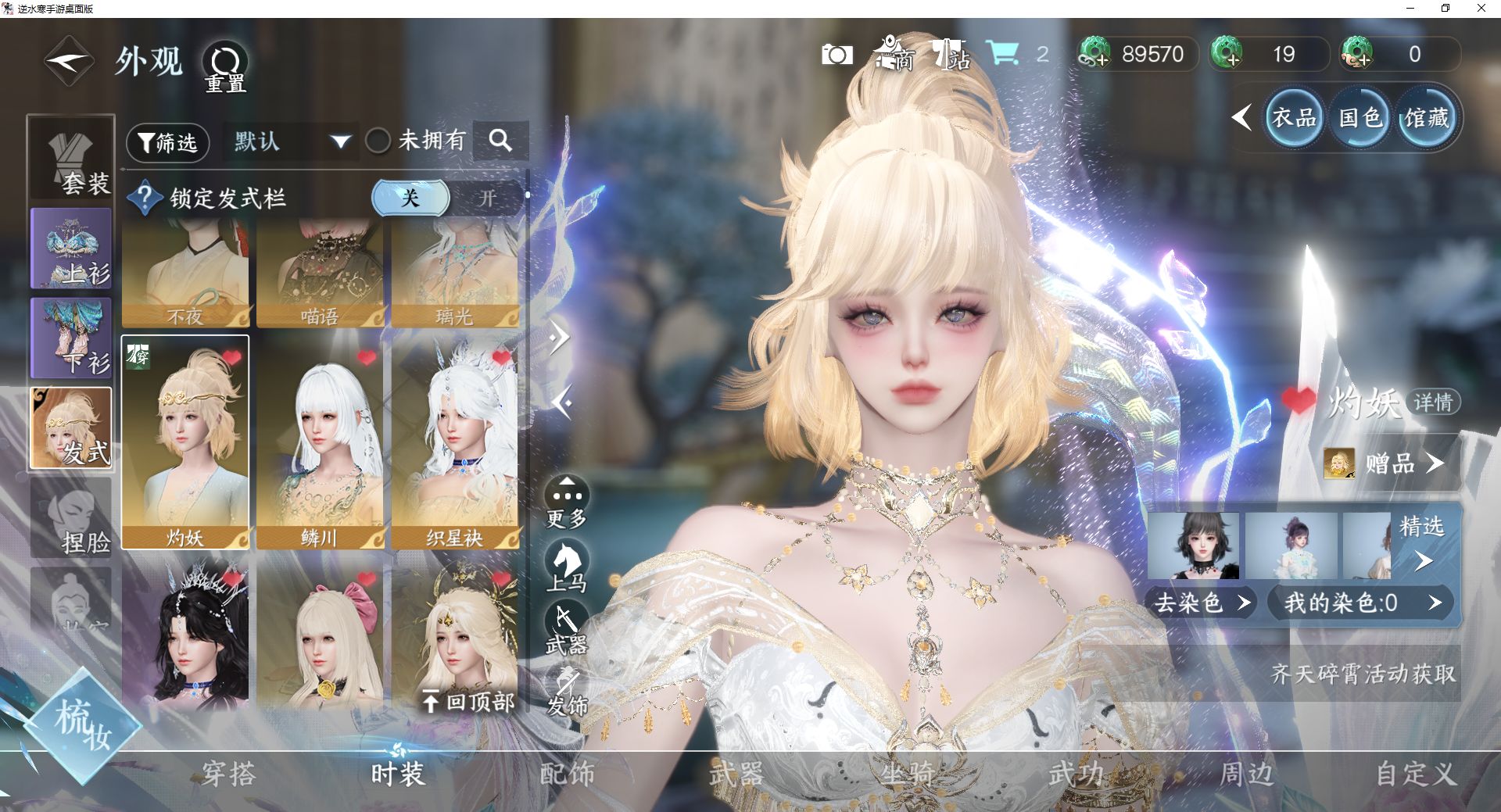View 灼妖 details via 详情 button
This screenshot has width=1501, height=812.
1432,402
